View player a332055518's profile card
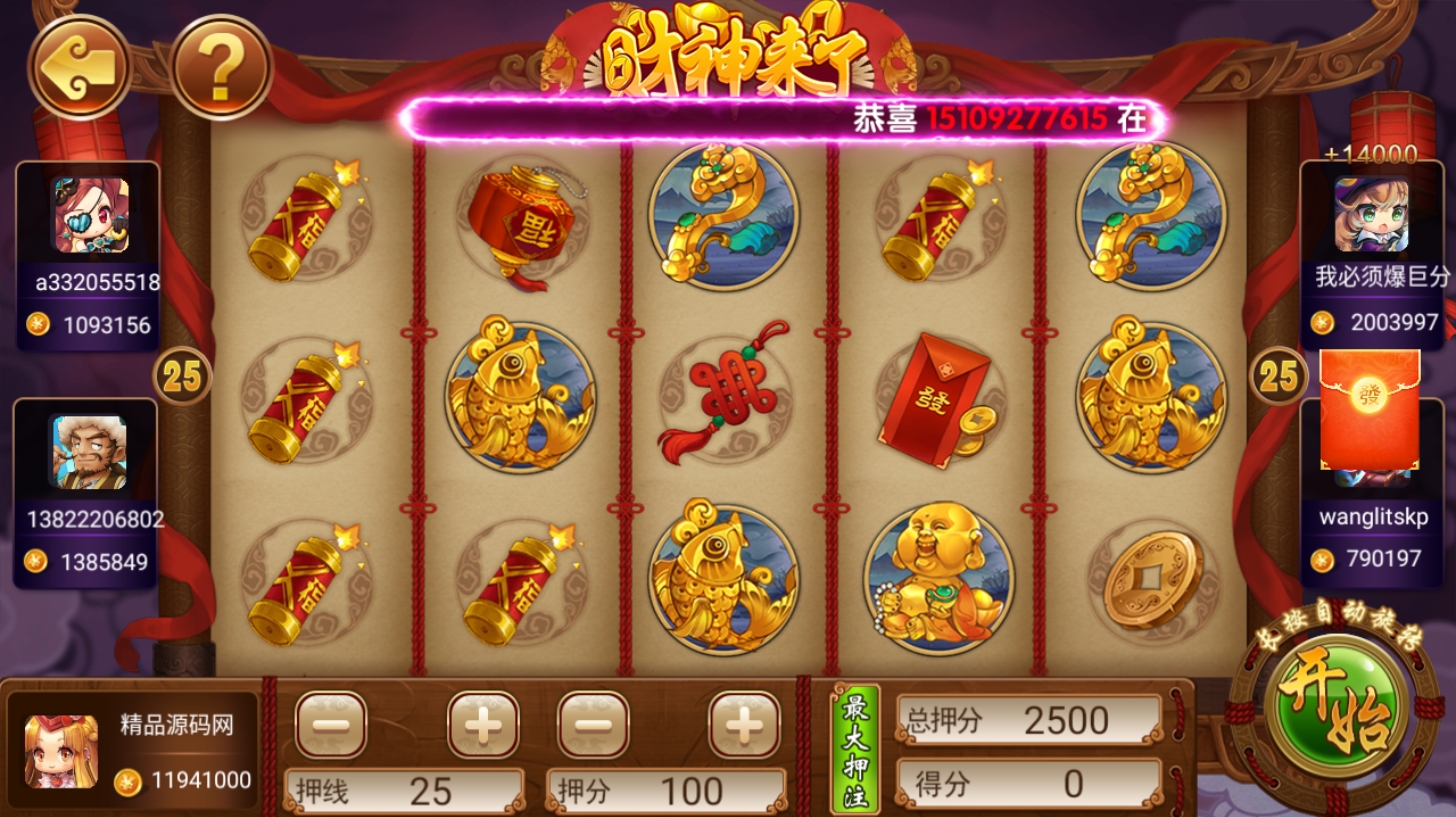Viewport: 1456px width, 817px height. (89, 255)
